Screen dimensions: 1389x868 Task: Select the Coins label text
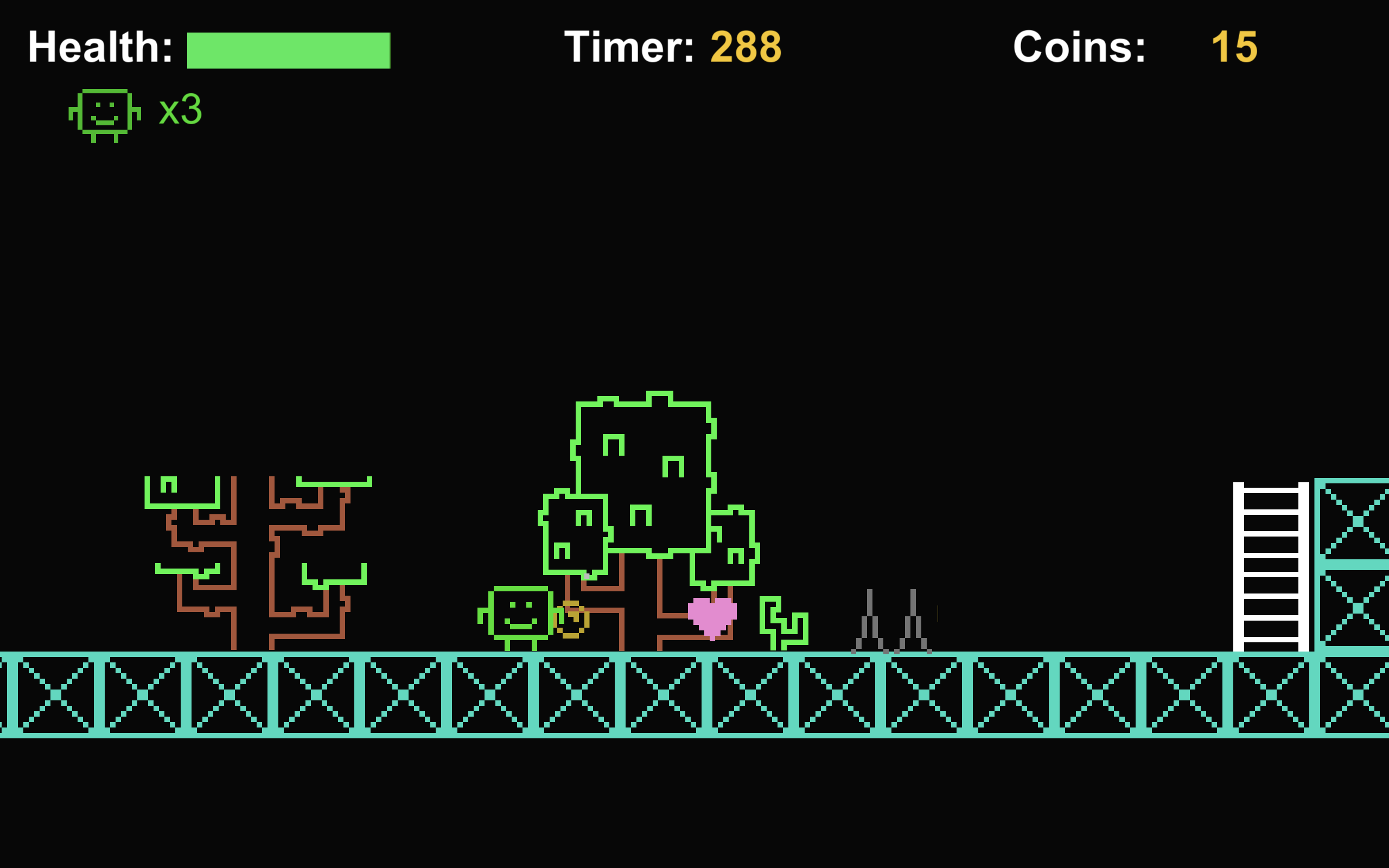pyautogui.click(x=1079, y=49)
